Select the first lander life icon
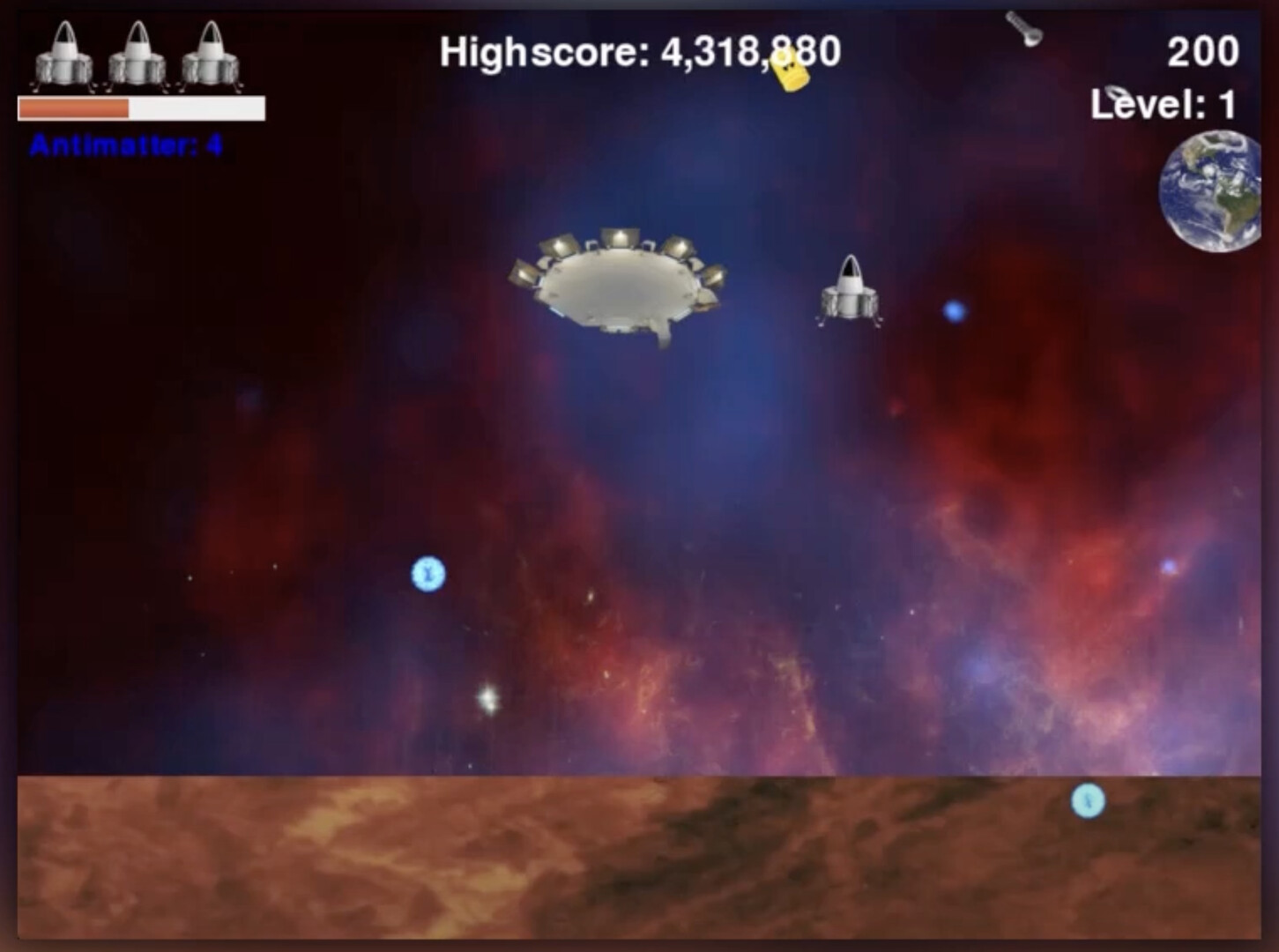 click(64, 57)
